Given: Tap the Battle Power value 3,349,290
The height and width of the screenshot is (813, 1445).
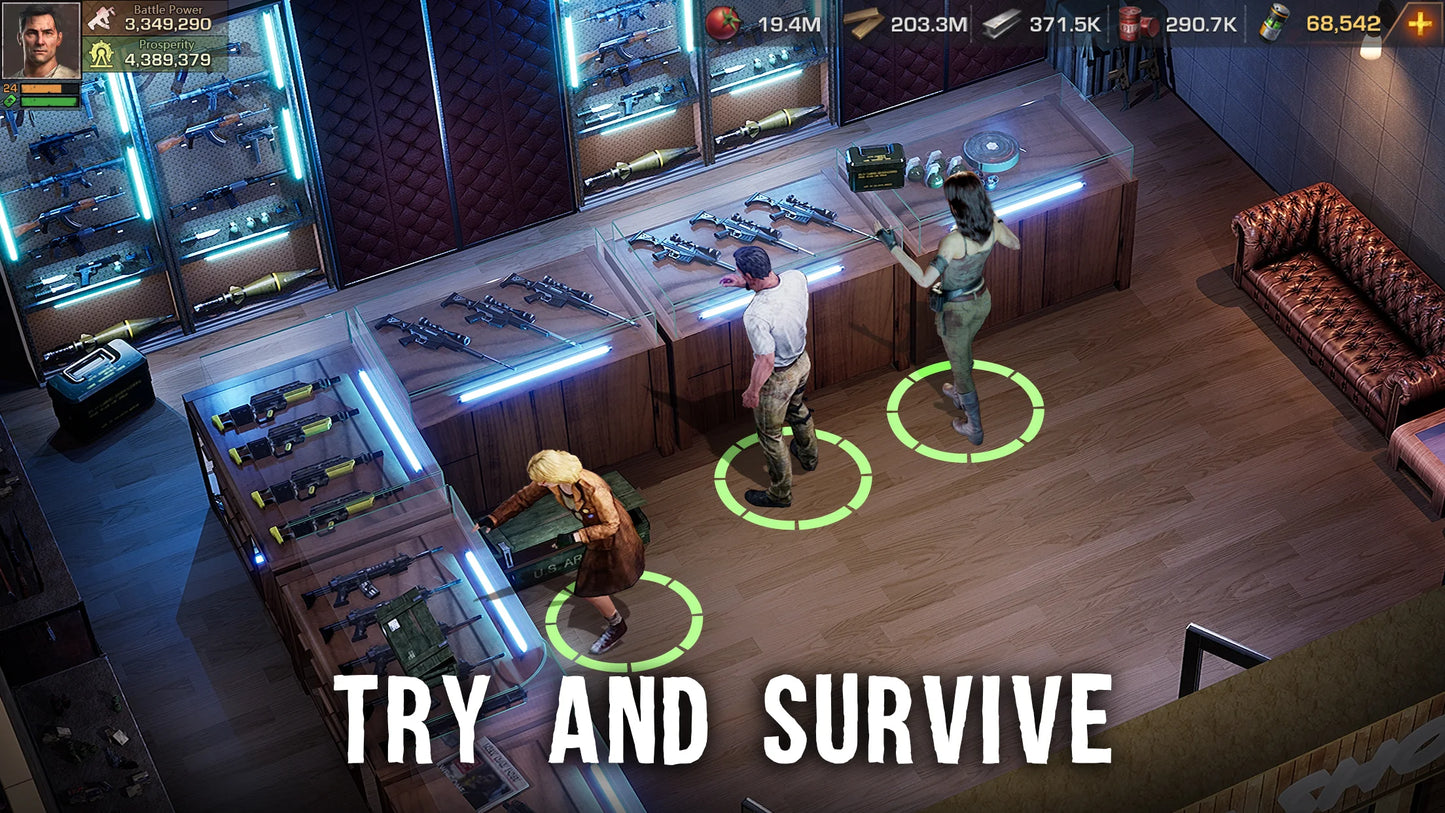Looking at the screenshot, I should (166, 24).
